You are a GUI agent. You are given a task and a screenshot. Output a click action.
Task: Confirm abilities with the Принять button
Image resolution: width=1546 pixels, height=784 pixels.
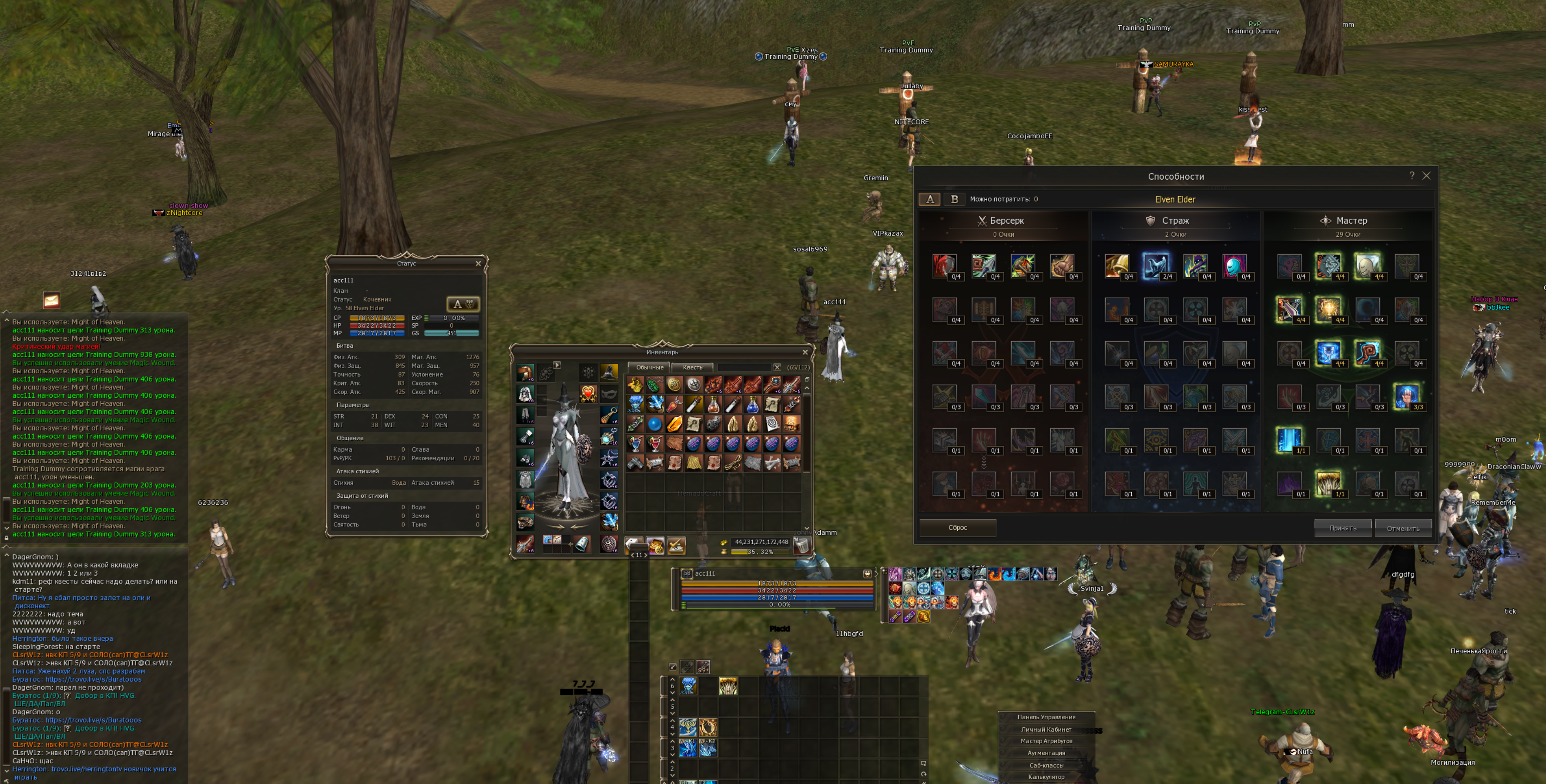point(1342,528)
